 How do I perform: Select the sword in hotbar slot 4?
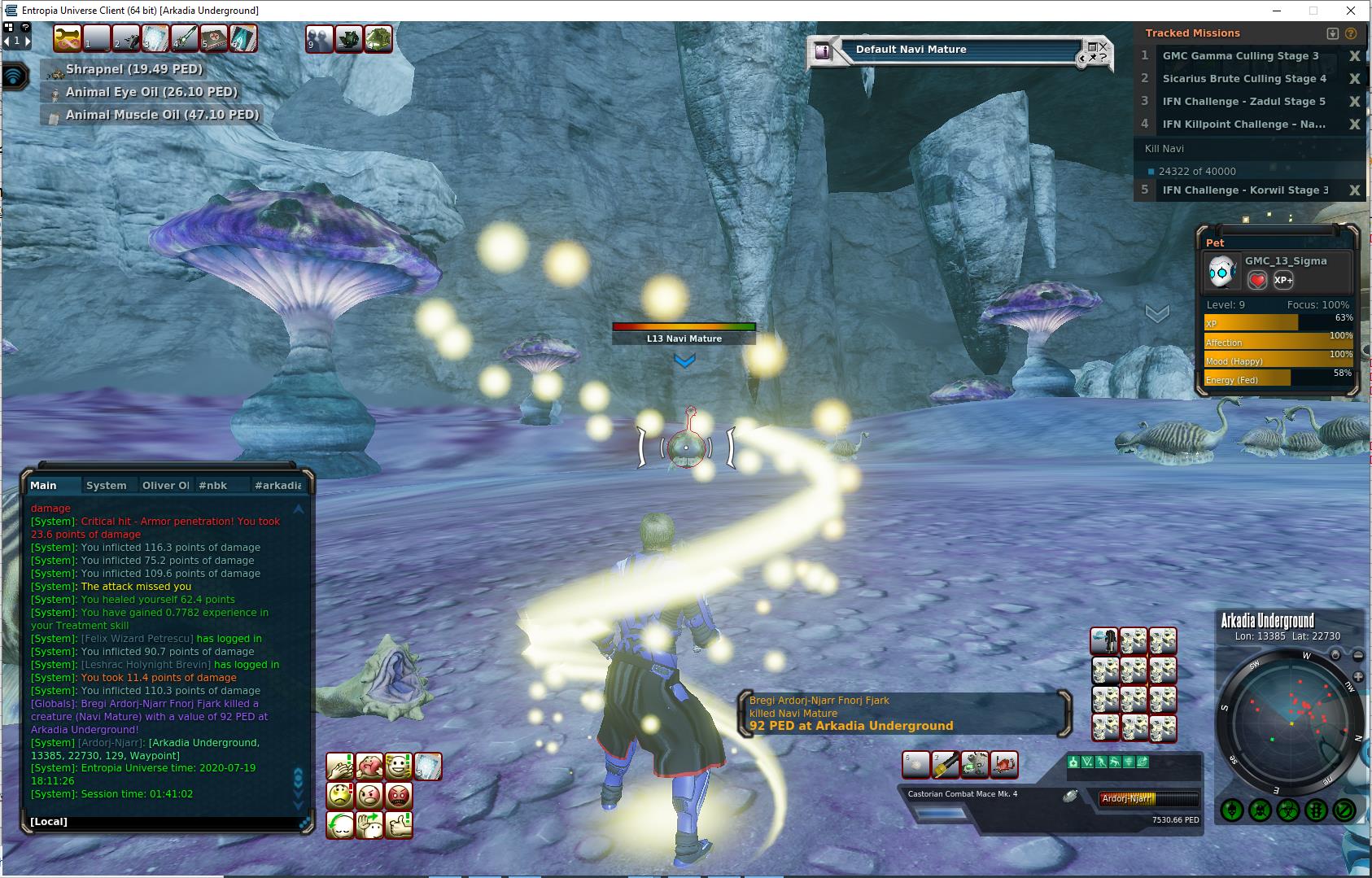point(185,38)
